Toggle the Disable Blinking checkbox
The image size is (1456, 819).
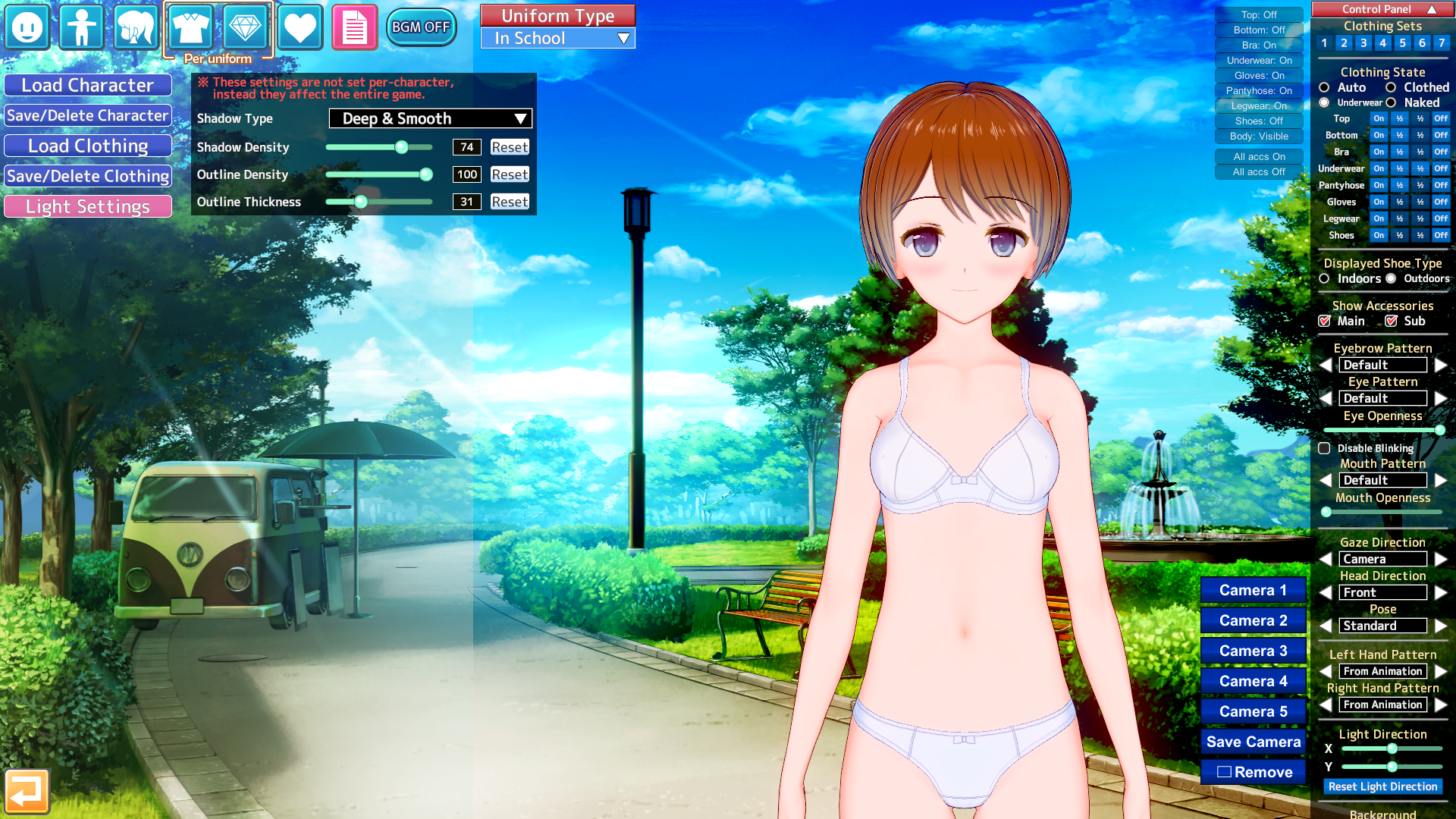1325,448
